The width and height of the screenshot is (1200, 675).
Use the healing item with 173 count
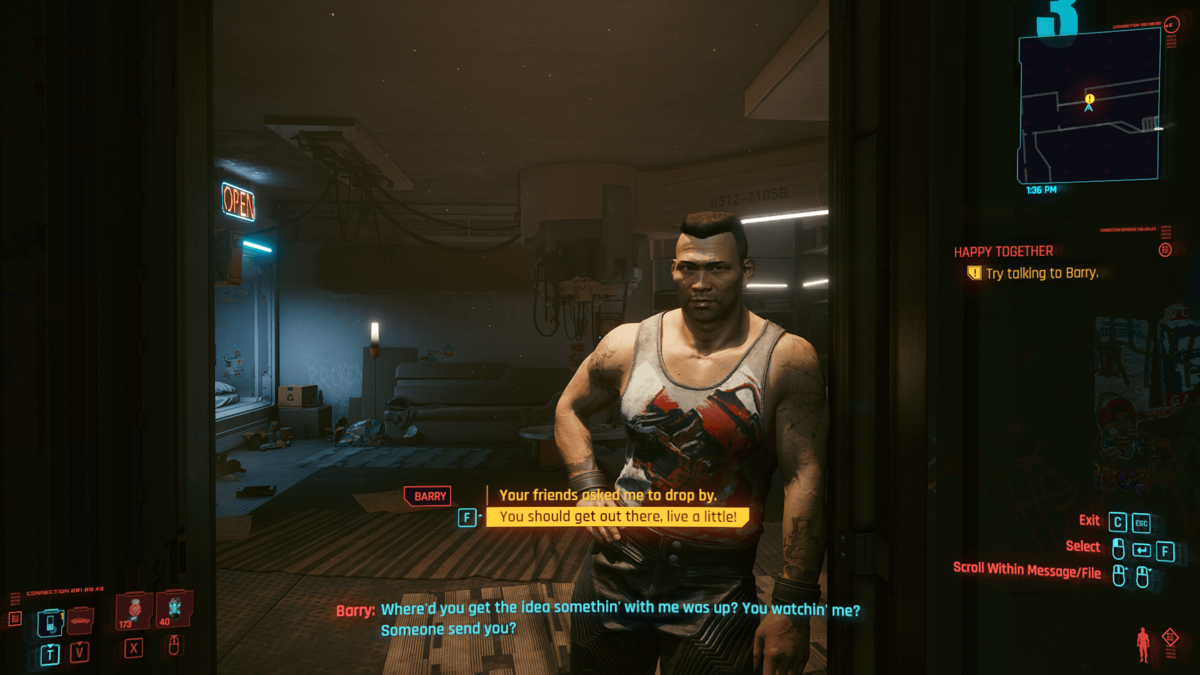coord(133,610)
